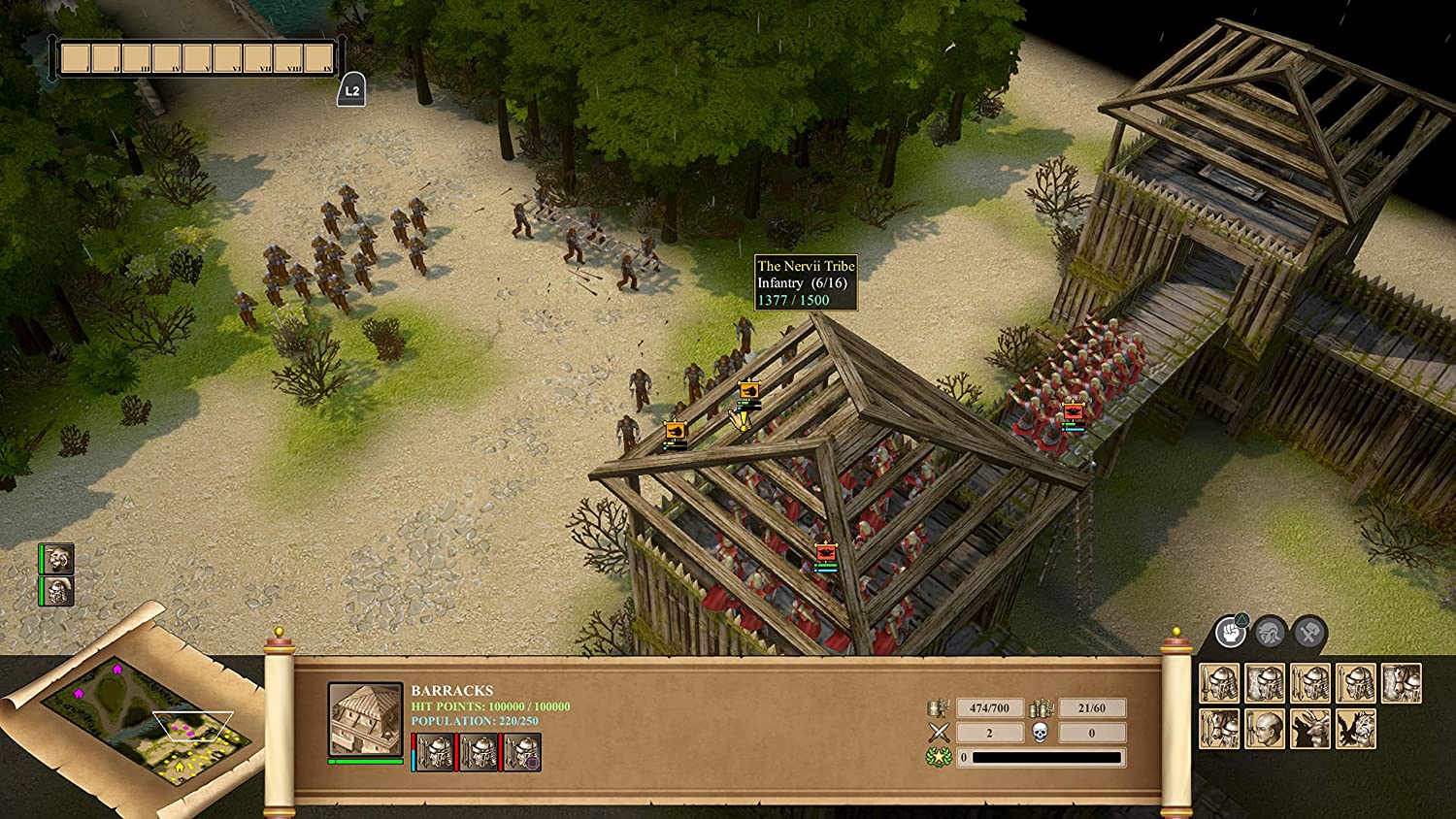Image resolution: width=1456 pixels, height=819 pixels.
Task: Select the spearman training icon
Action: [1355, 682]
